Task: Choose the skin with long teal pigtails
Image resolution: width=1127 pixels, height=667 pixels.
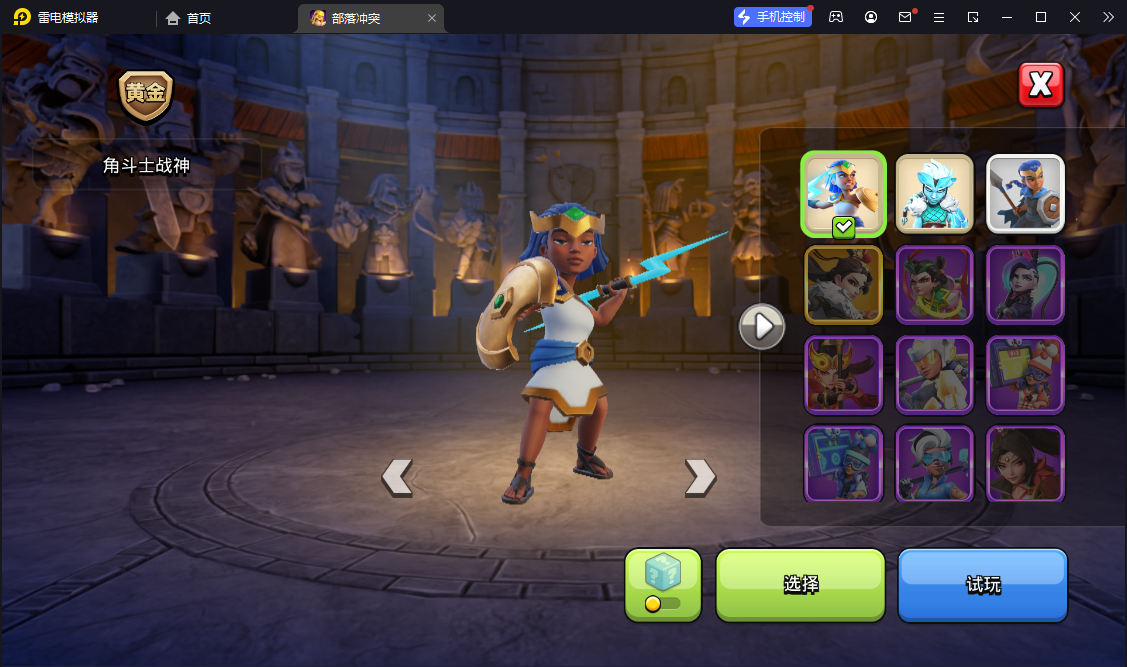Action: (1025, 285)
